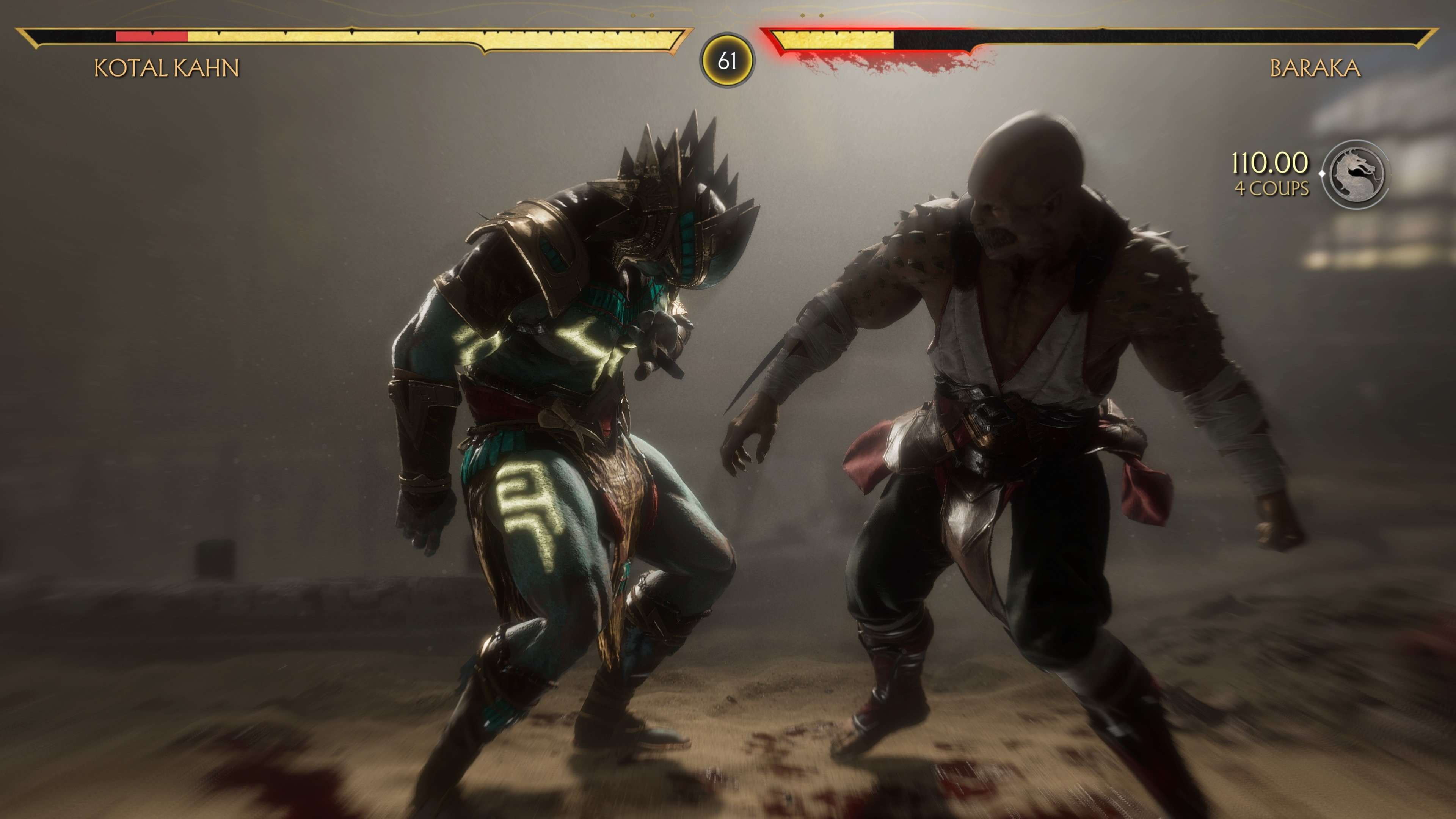Click the first round-win diamond above Kotal Kahn

633,15
